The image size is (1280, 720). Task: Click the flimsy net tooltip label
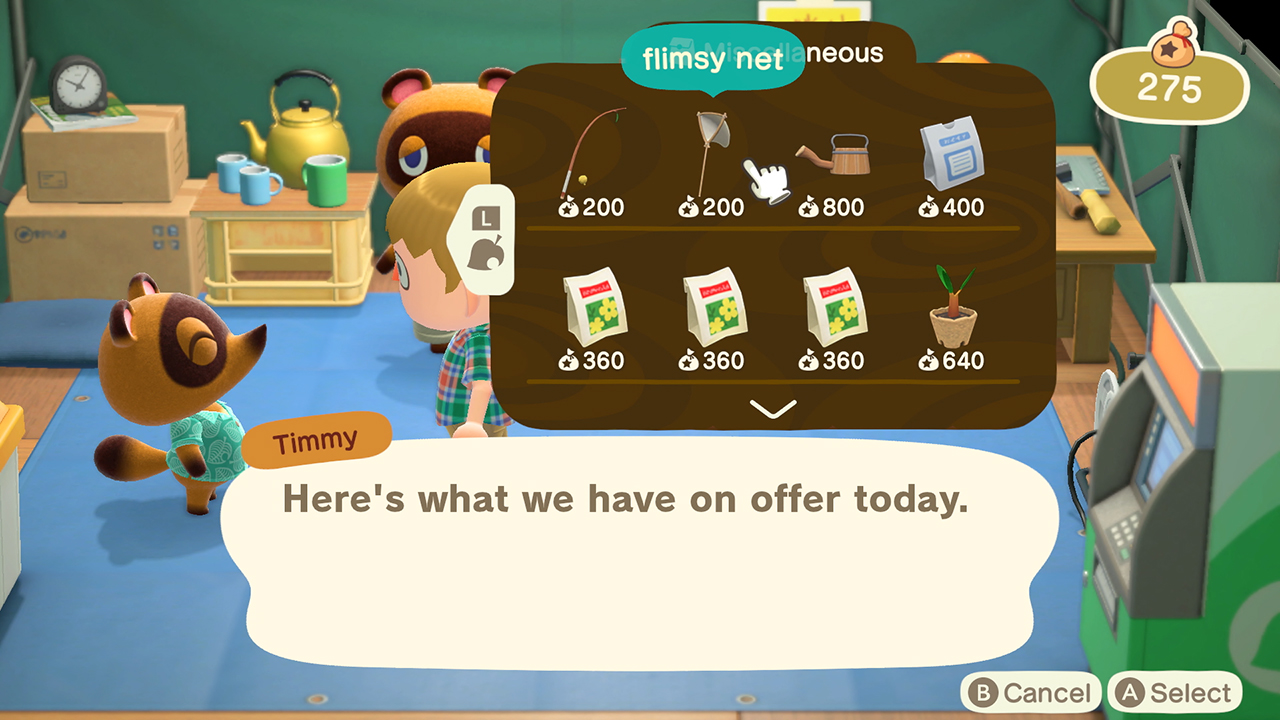(712, 60)
